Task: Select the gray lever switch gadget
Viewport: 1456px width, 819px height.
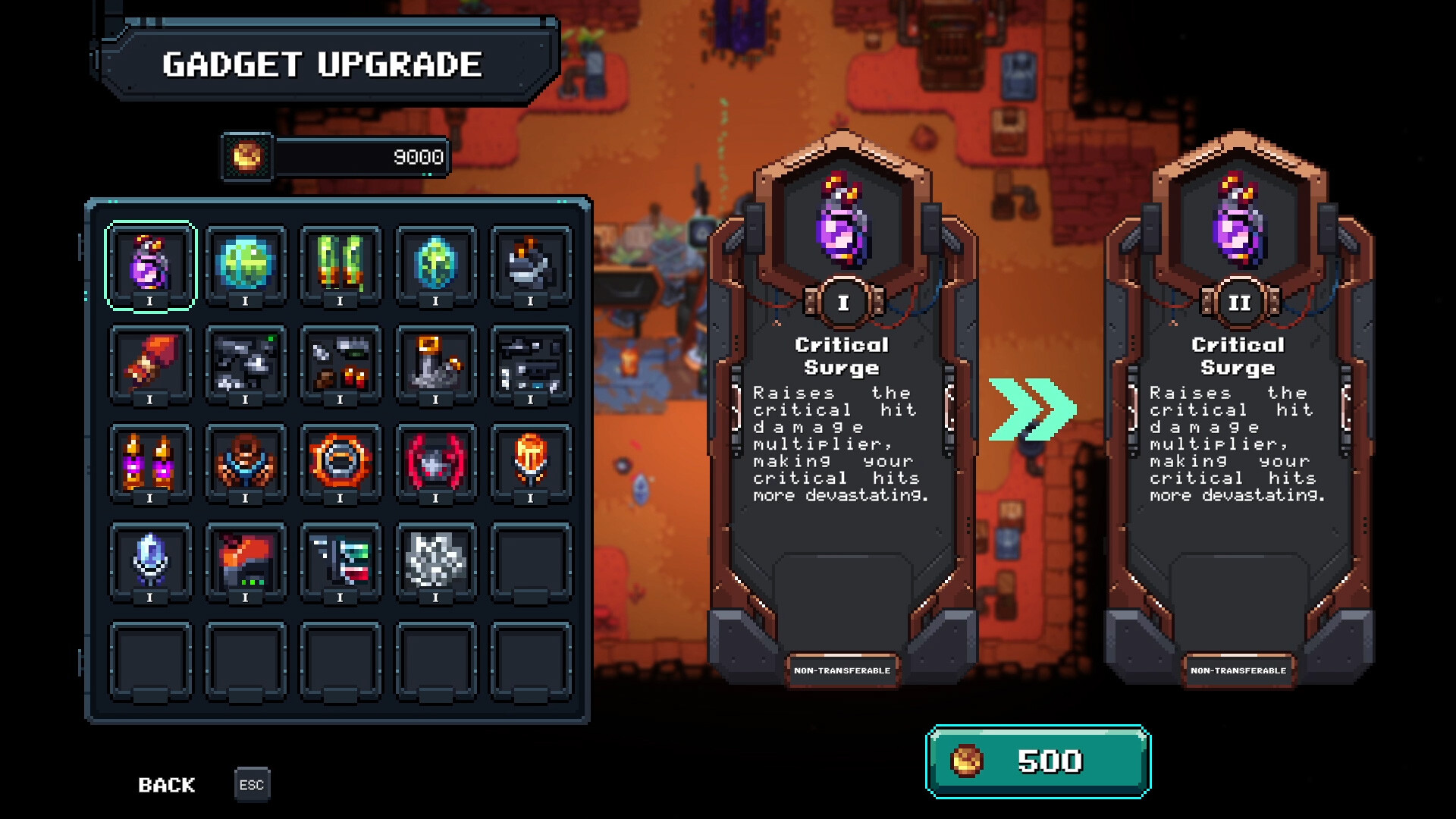Action: pyautogui.click(x=435, y=364)
